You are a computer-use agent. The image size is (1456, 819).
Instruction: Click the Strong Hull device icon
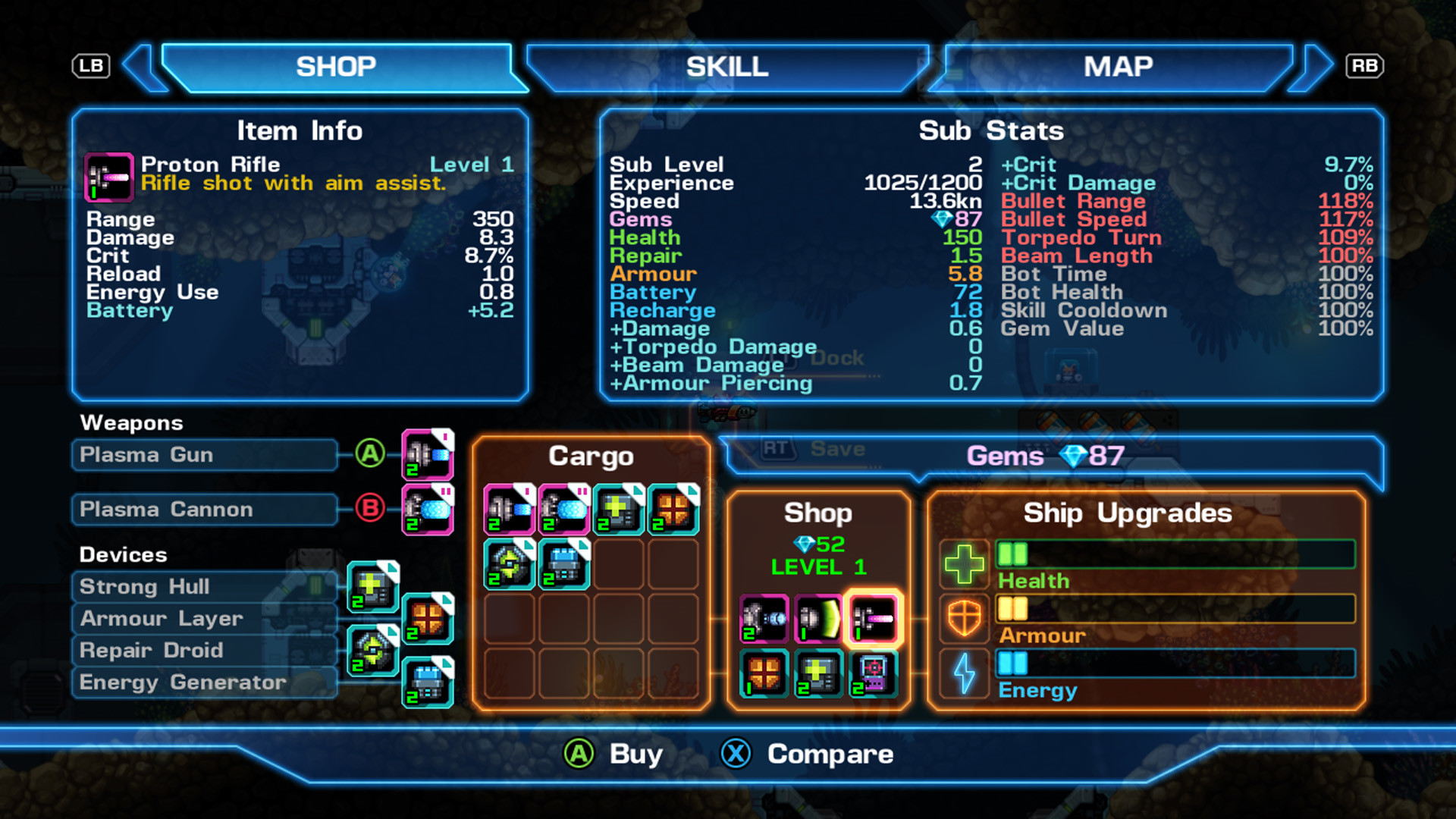[x=372, y=586]
